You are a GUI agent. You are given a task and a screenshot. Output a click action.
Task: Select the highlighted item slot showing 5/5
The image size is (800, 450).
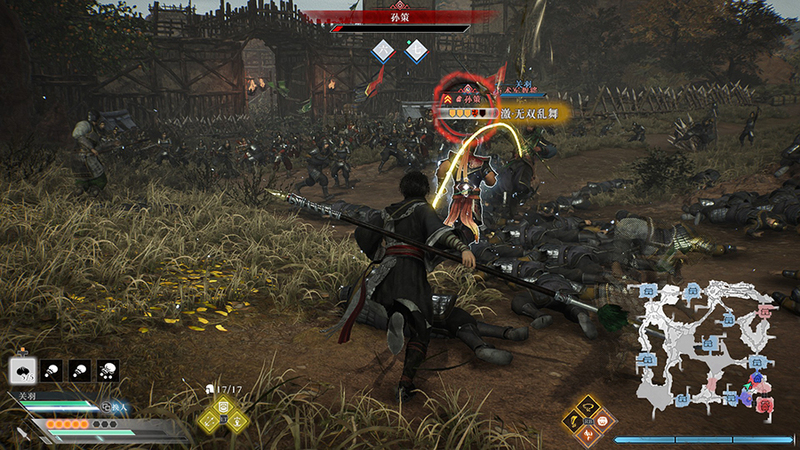tap(20, 371)
